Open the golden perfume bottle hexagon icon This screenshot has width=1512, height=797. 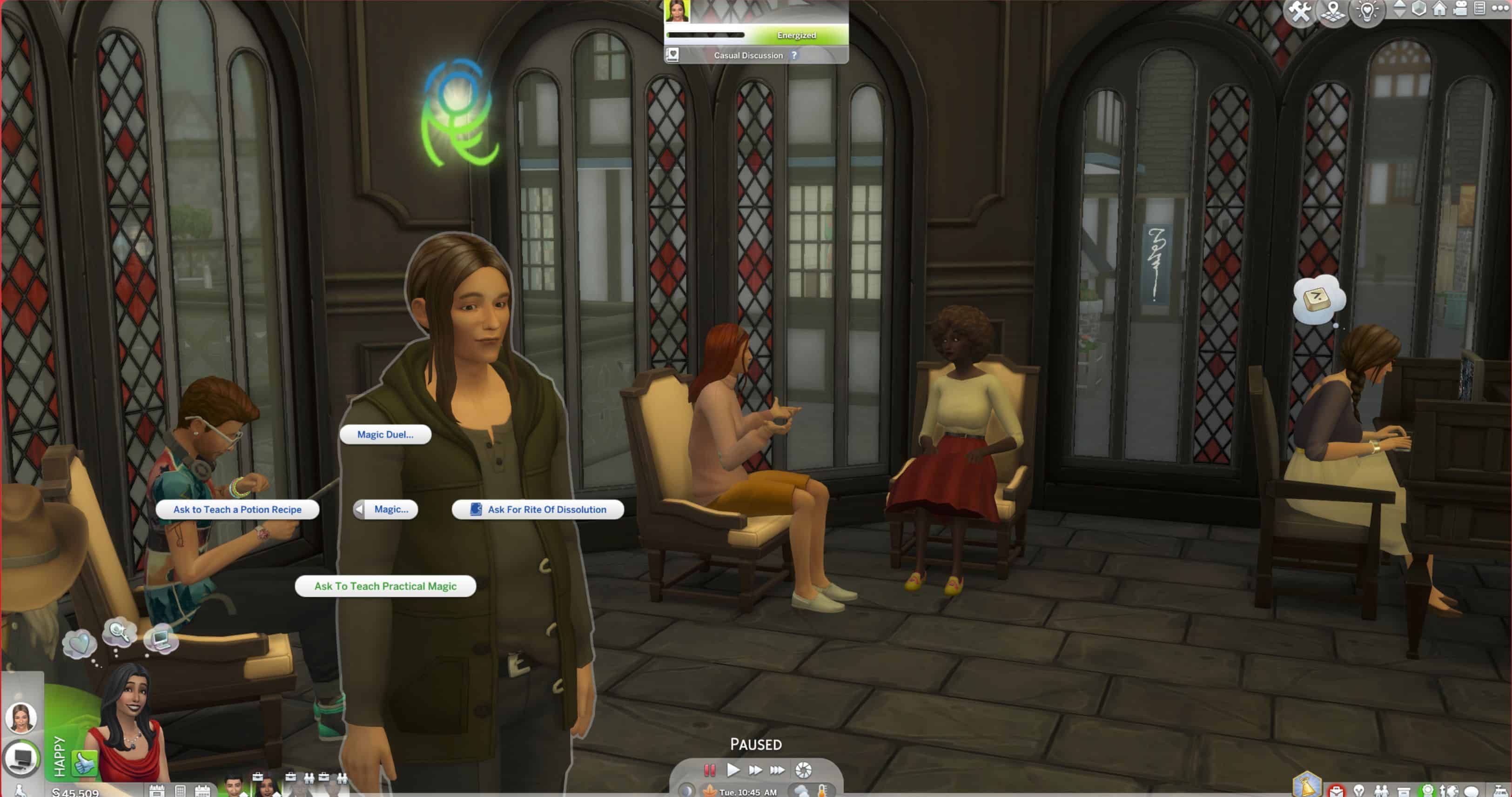(x=1307, y=786)
